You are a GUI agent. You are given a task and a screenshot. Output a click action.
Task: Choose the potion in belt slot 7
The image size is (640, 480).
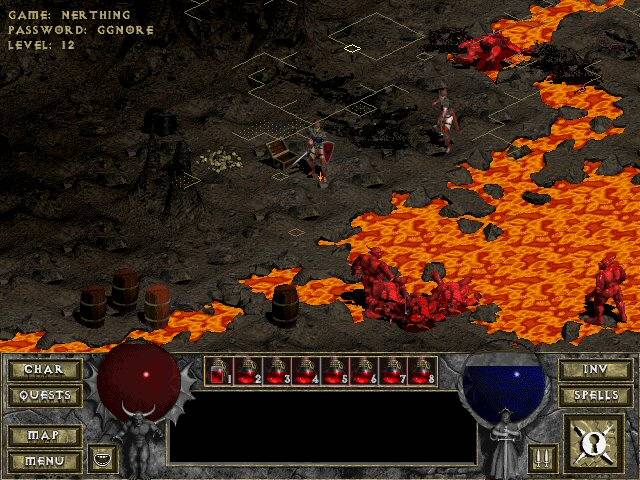click(394, 372)
